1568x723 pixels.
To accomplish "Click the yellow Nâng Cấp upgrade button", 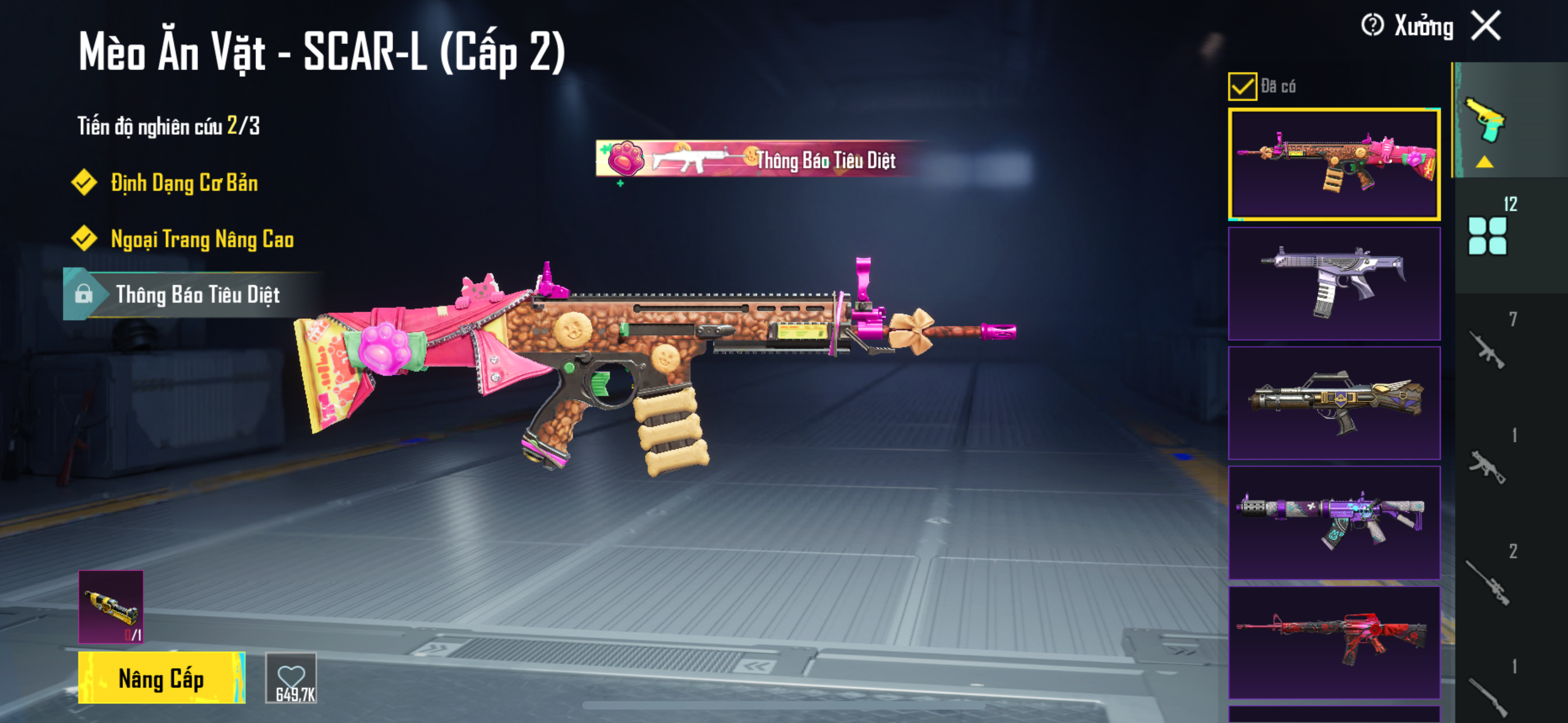I will coord(162,678).
